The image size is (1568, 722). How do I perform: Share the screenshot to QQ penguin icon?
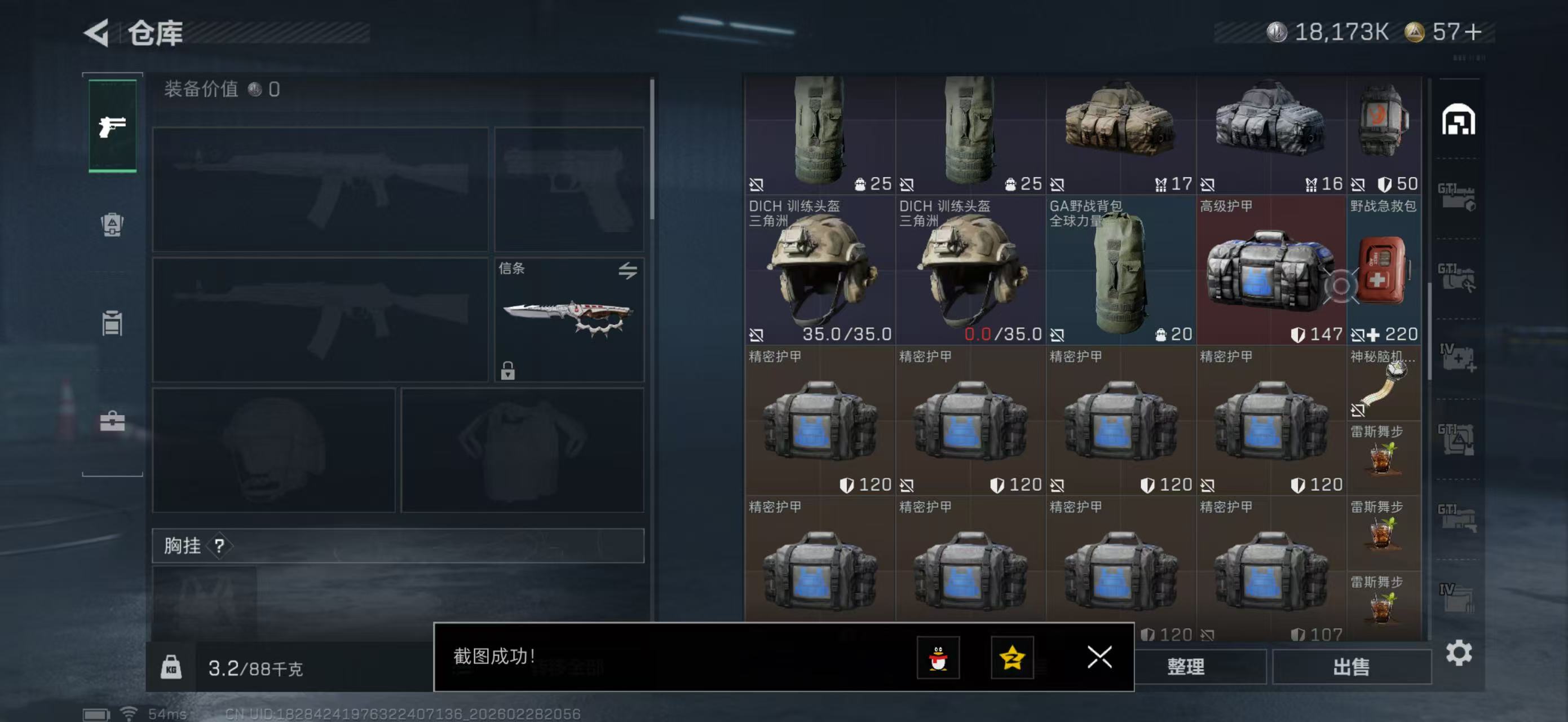(938, 658)
